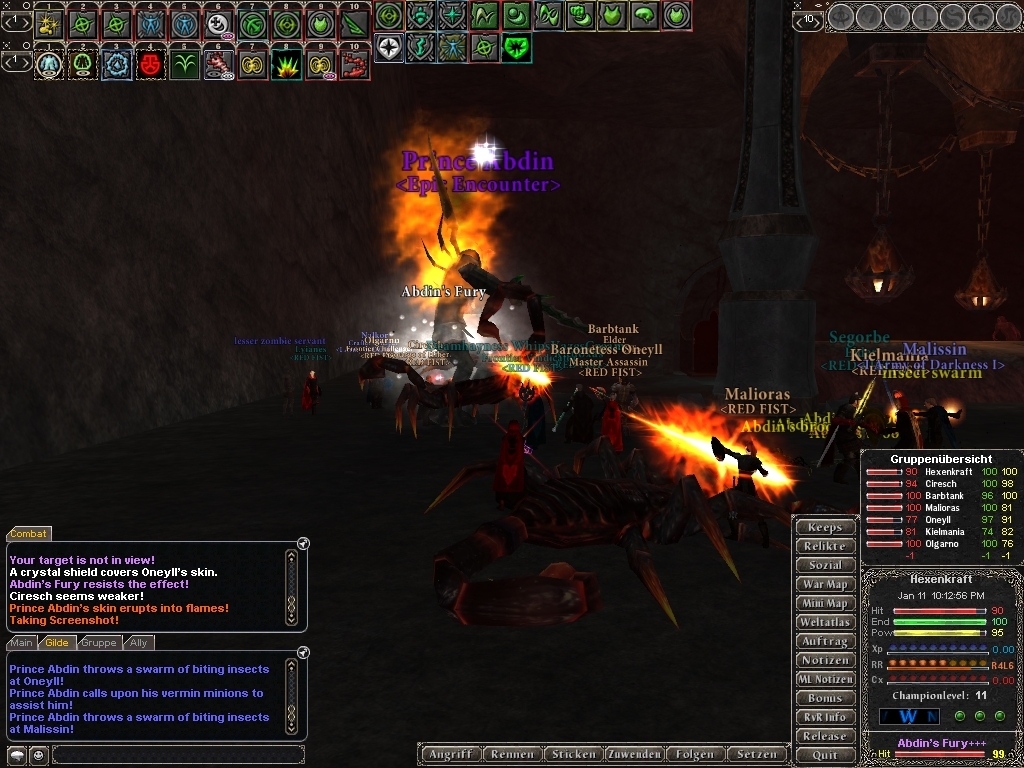1024x768 pixels.
Task: Click the Setzen button
Action: (x=756, y=754)
